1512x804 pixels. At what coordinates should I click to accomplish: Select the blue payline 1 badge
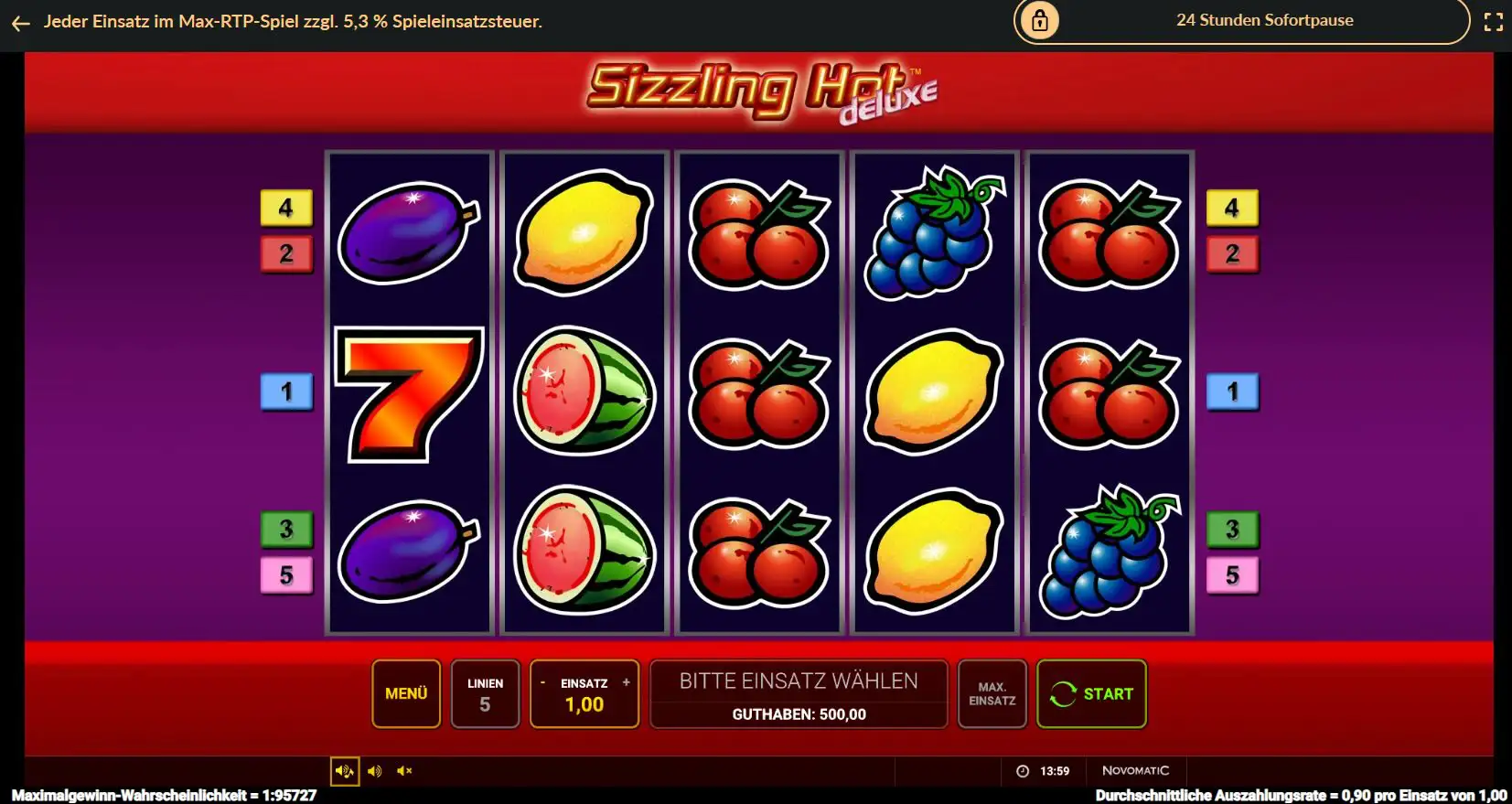click(287, 391)
